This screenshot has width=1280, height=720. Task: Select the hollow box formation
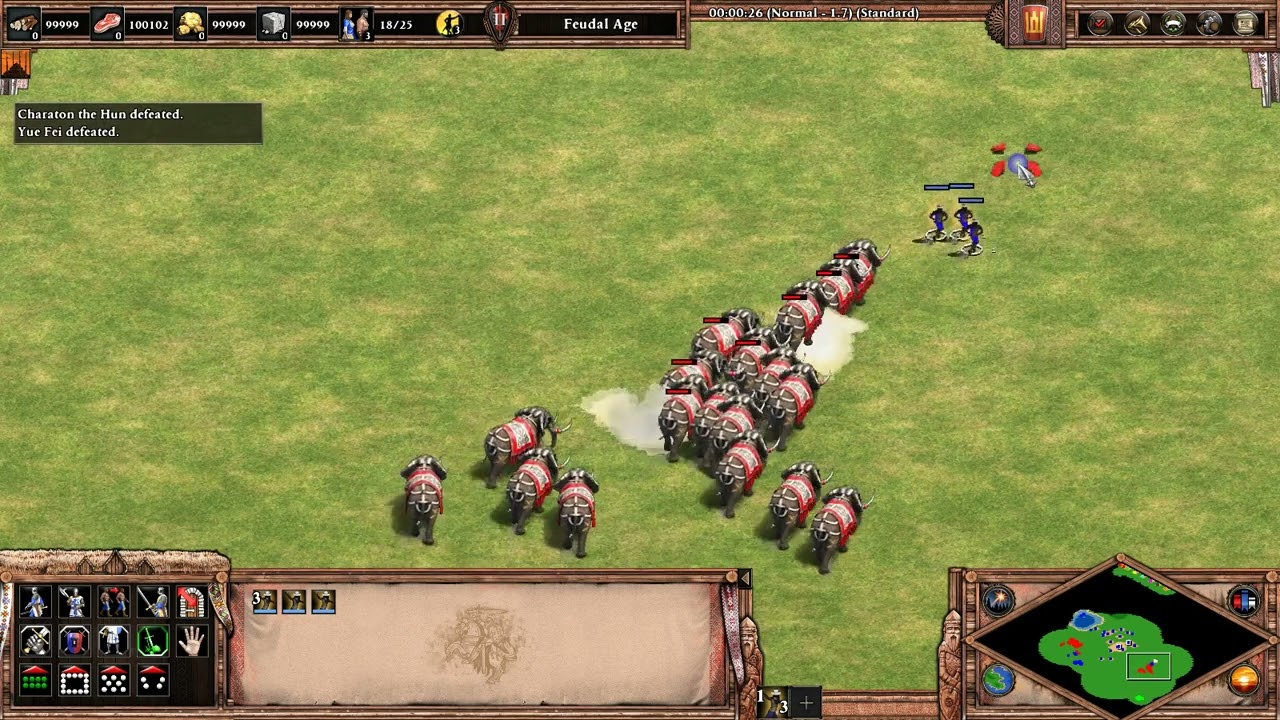pos(74,680)
